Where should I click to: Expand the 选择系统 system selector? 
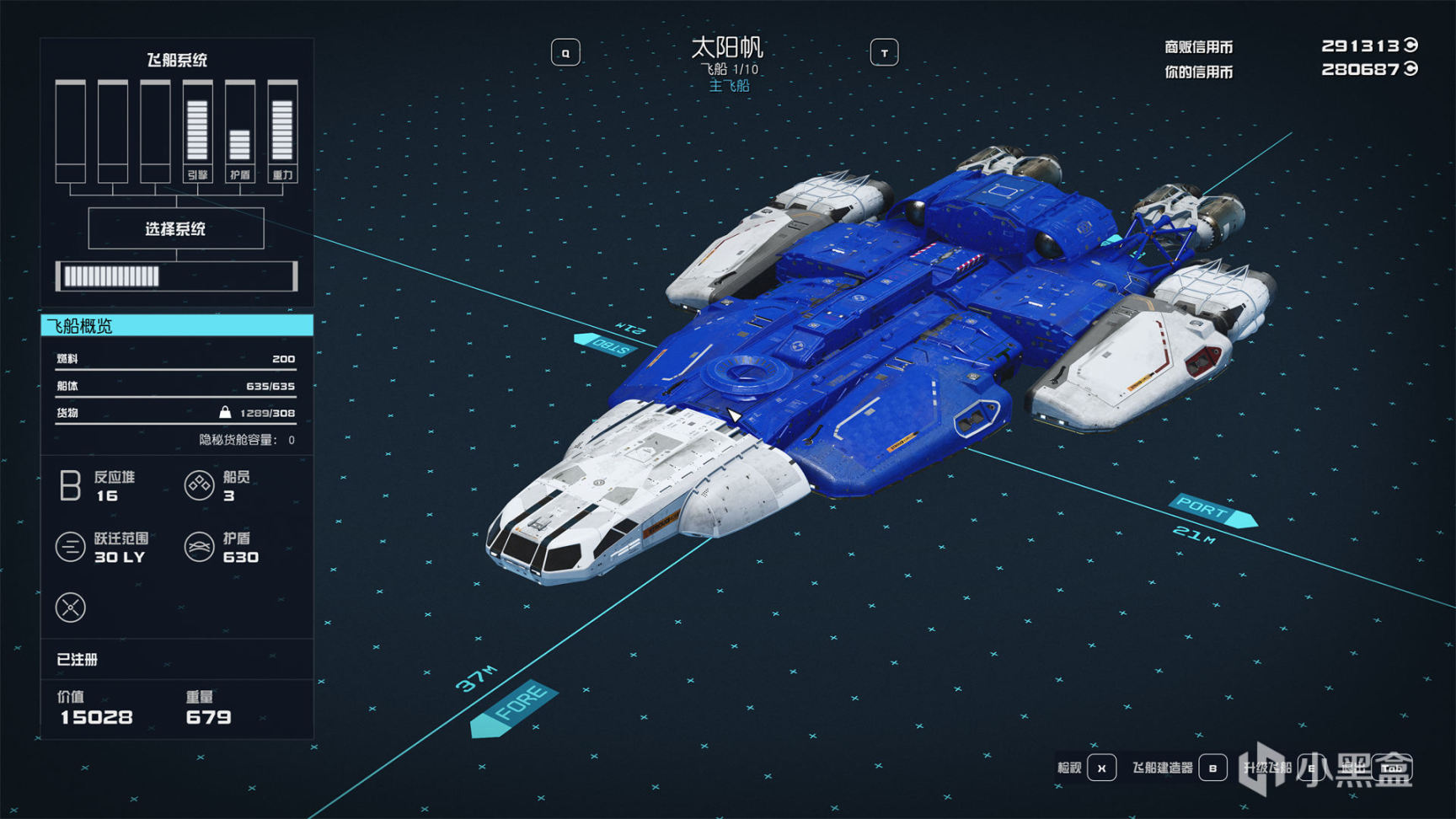[175, 228]
